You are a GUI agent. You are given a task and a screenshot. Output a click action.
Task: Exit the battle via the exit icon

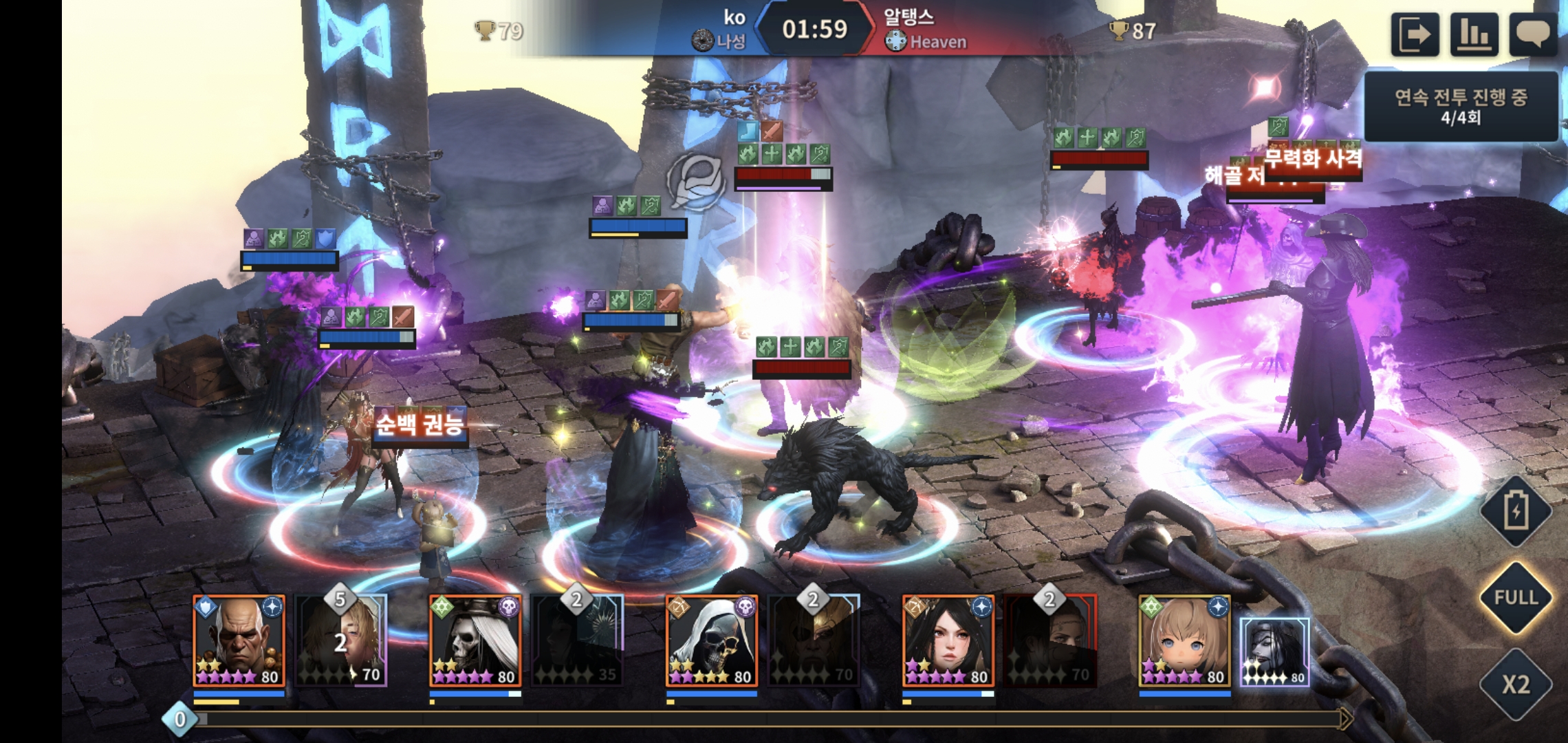tap(1415, 34)
